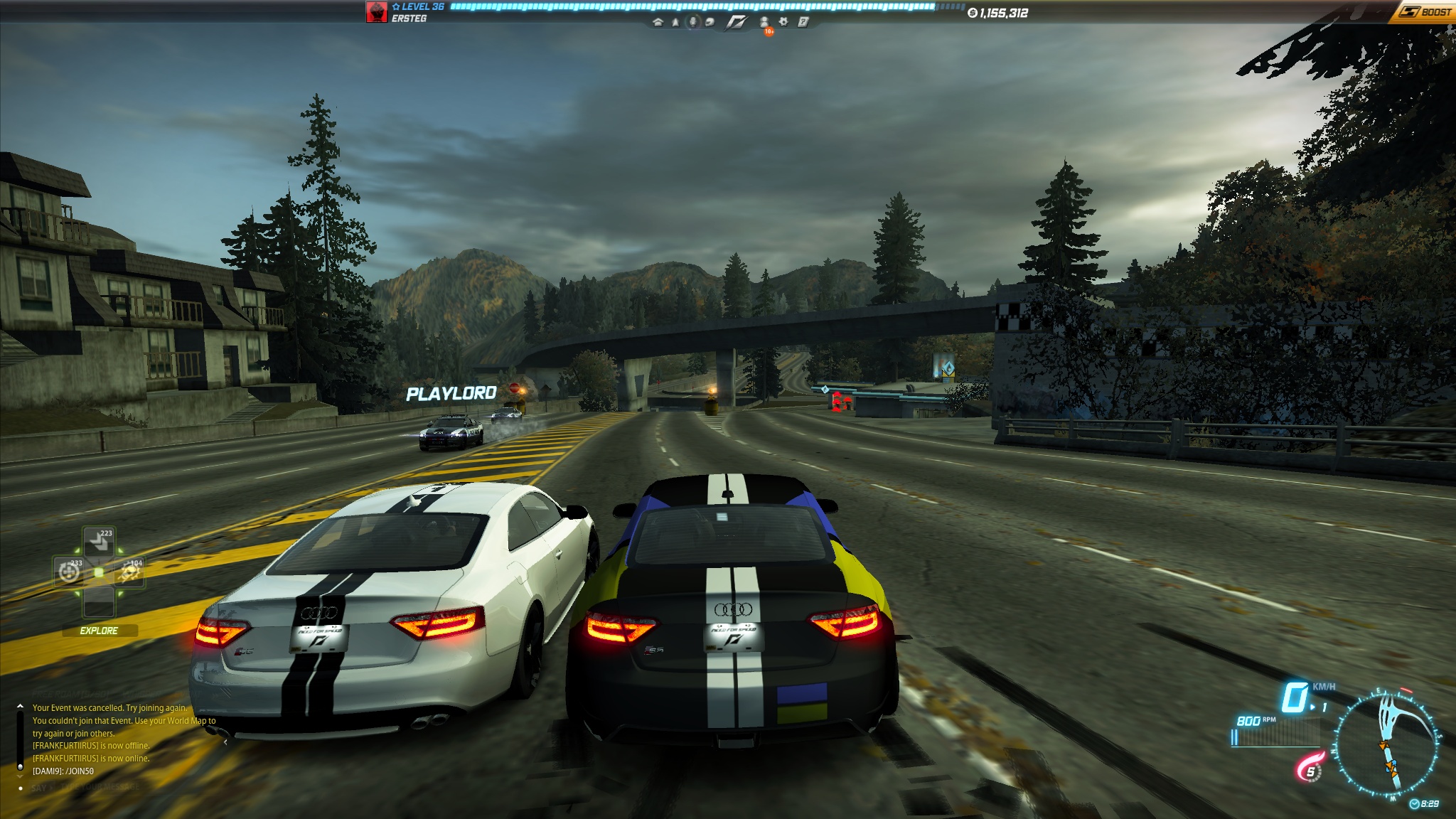The image size is (1456, 819).
Task: Activate the left powerup with 233 charges
Action: pos(69,572)
